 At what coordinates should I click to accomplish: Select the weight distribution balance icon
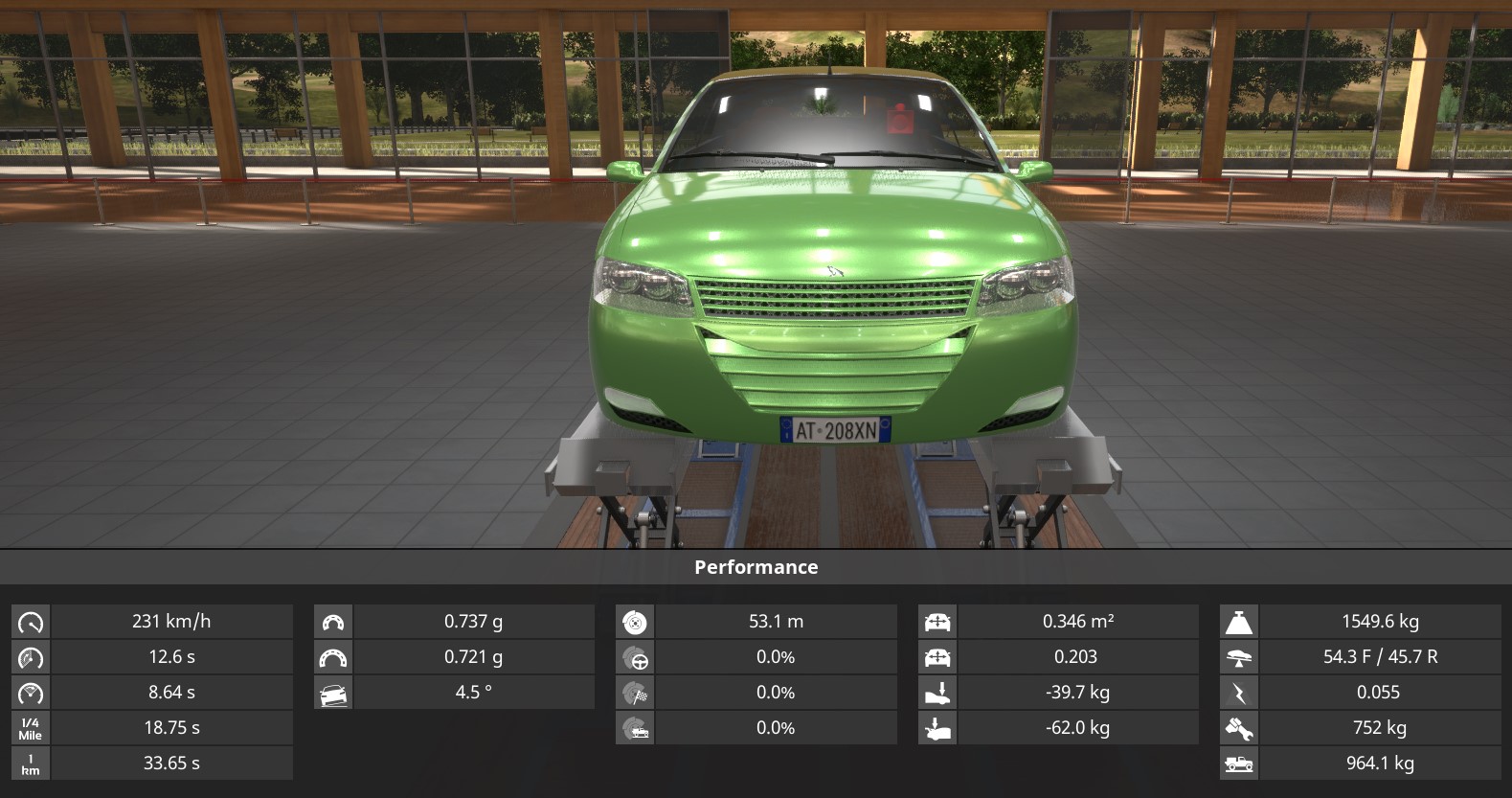[1239, 657]
